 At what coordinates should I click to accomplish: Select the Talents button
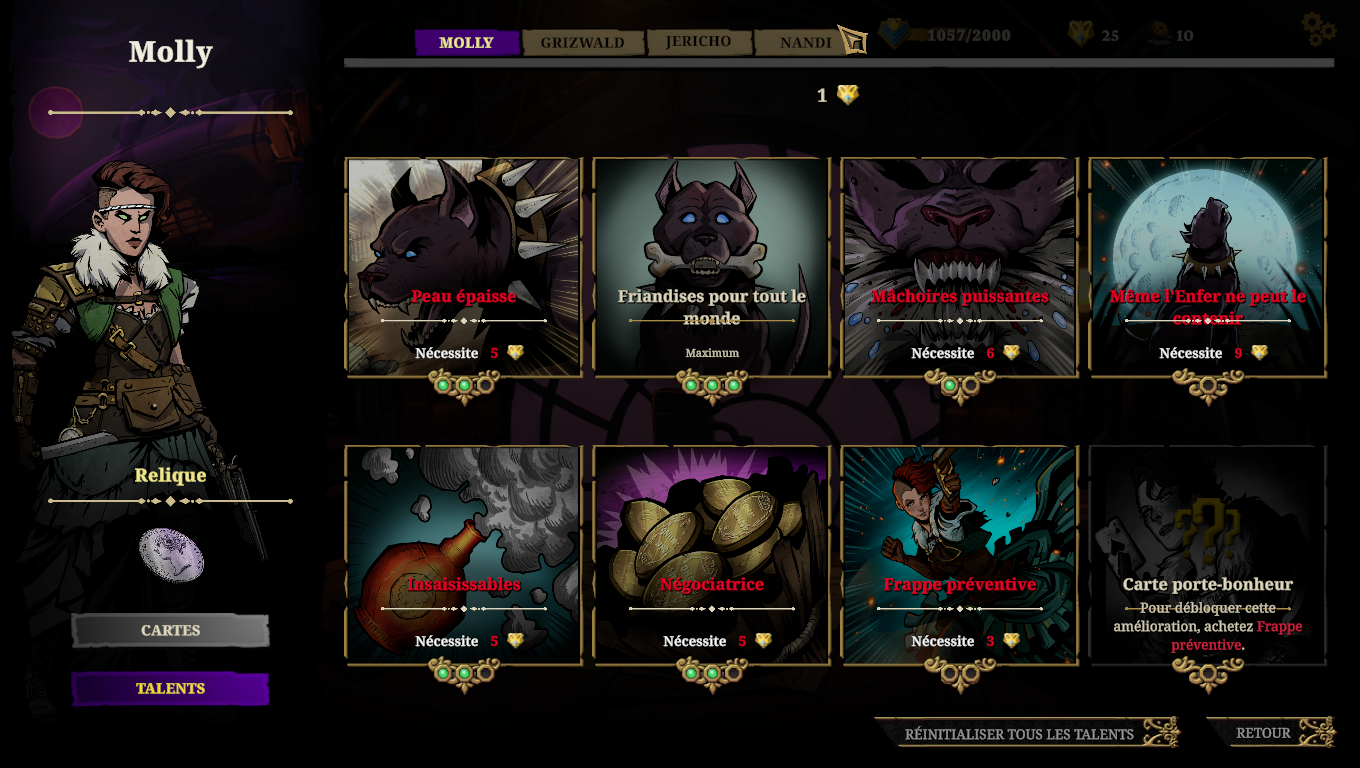(x=170, y=688)
